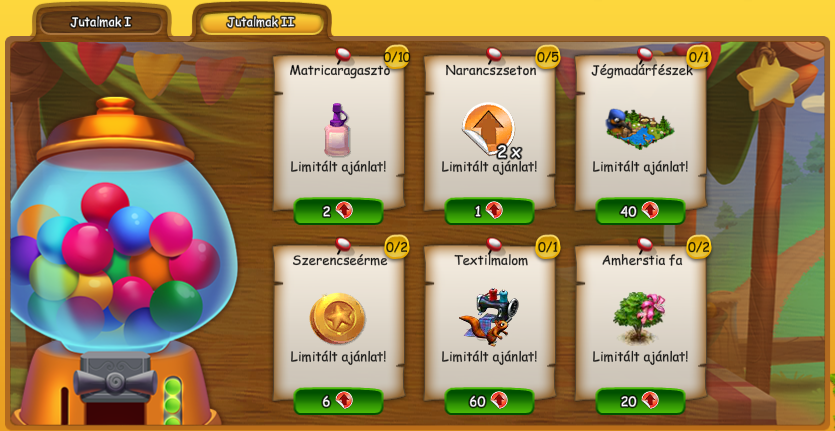Select the Jégmadárfészek nest card
Viewport: 835px width, 431px height.
(640, 128)
